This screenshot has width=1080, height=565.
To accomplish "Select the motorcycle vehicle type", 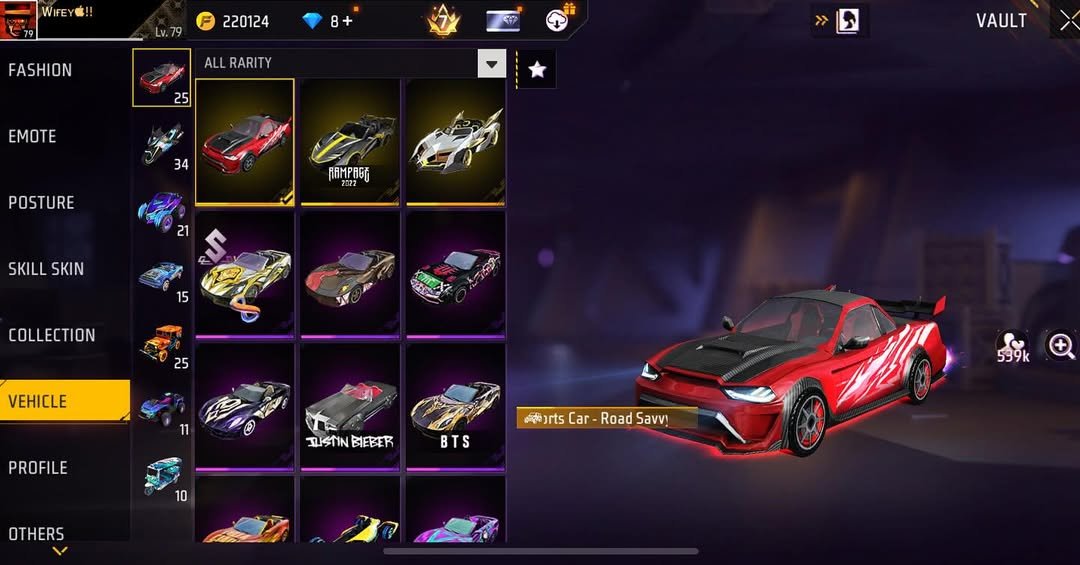I will tap(161, 143).
